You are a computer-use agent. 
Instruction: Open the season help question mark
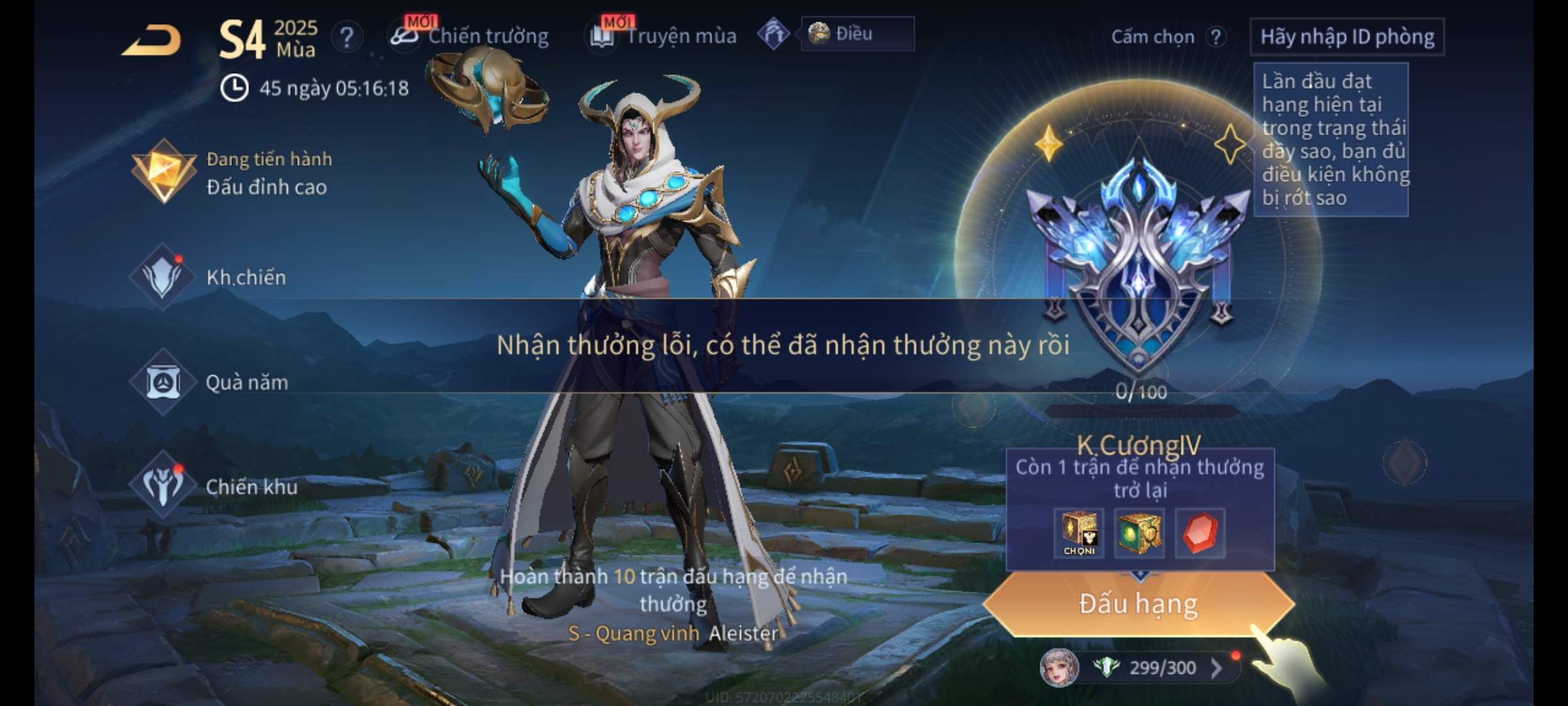pos(347,38)
